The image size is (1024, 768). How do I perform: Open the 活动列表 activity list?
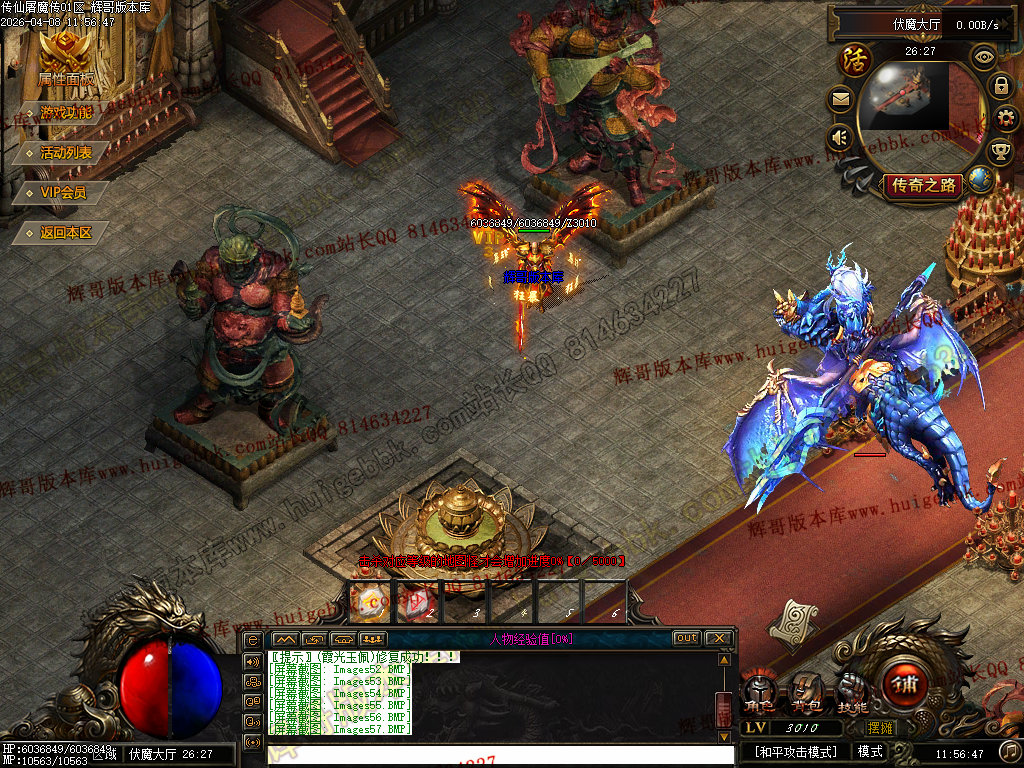66,152
